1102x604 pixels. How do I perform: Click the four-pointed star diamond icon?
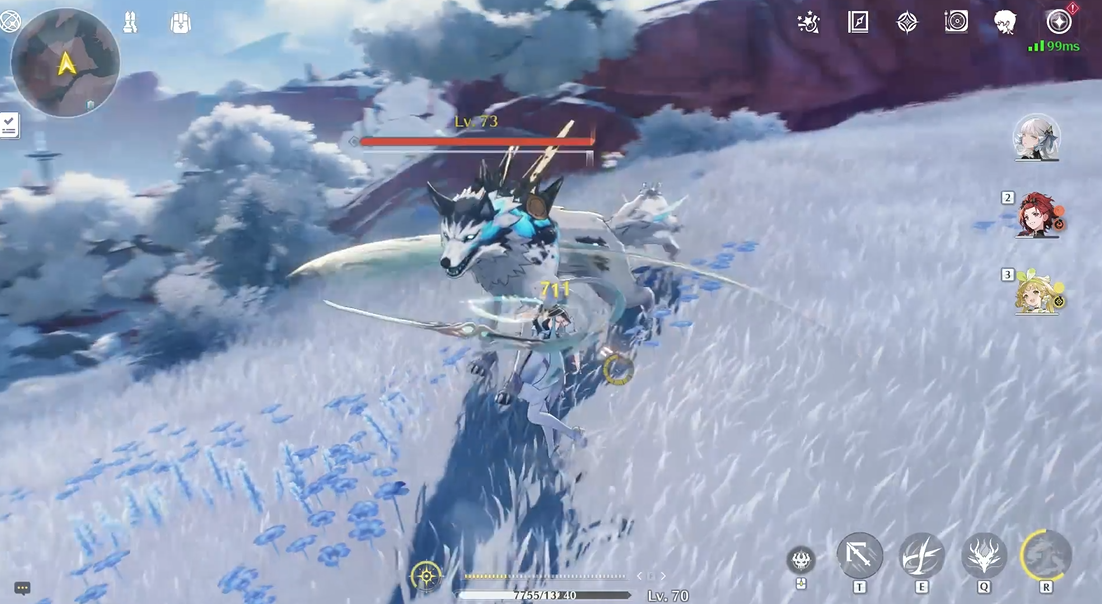coord(907,22)
